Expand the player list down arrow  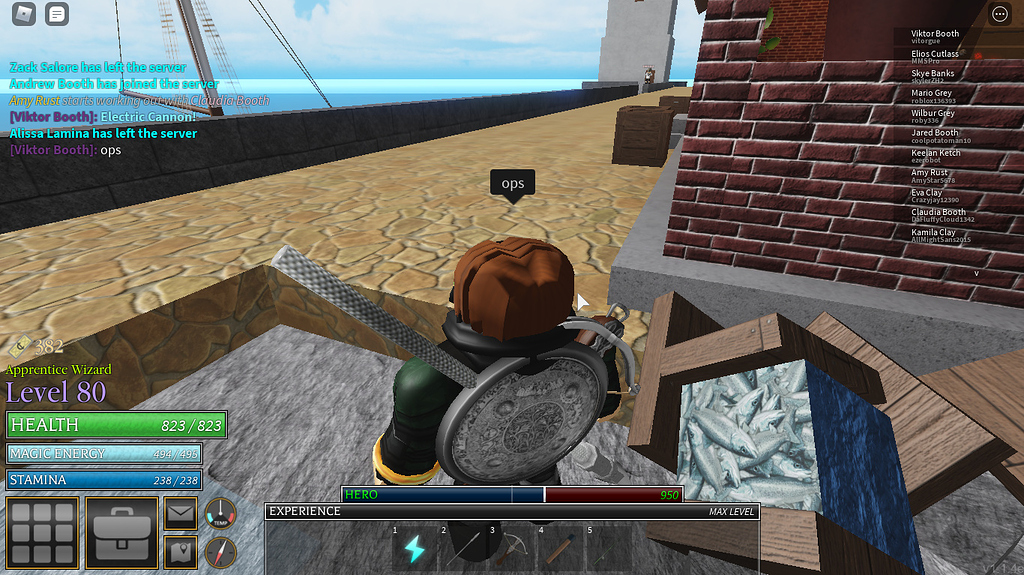click(977, 273)
